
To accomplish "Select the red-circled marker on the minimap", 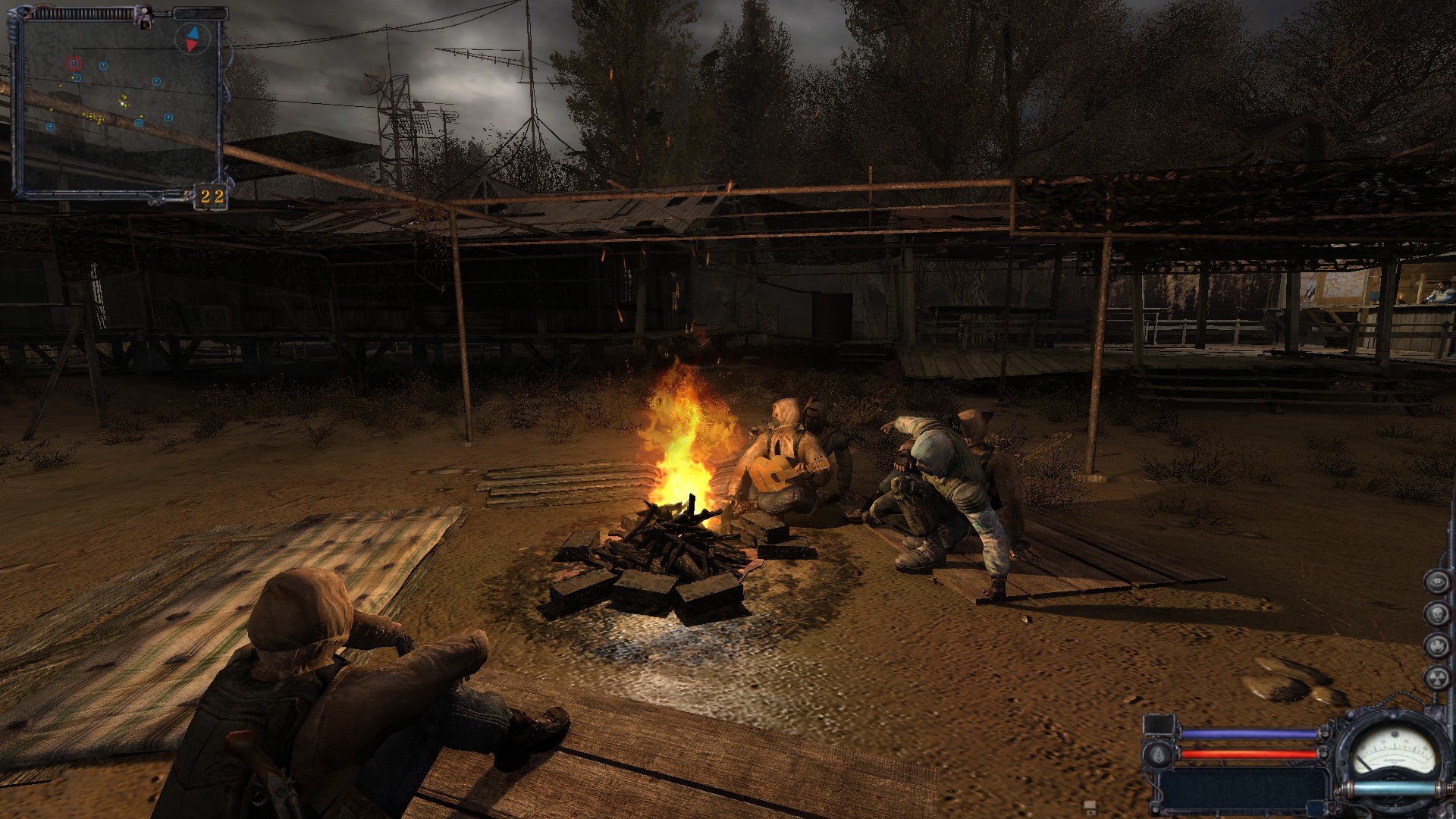I will 74,64.
